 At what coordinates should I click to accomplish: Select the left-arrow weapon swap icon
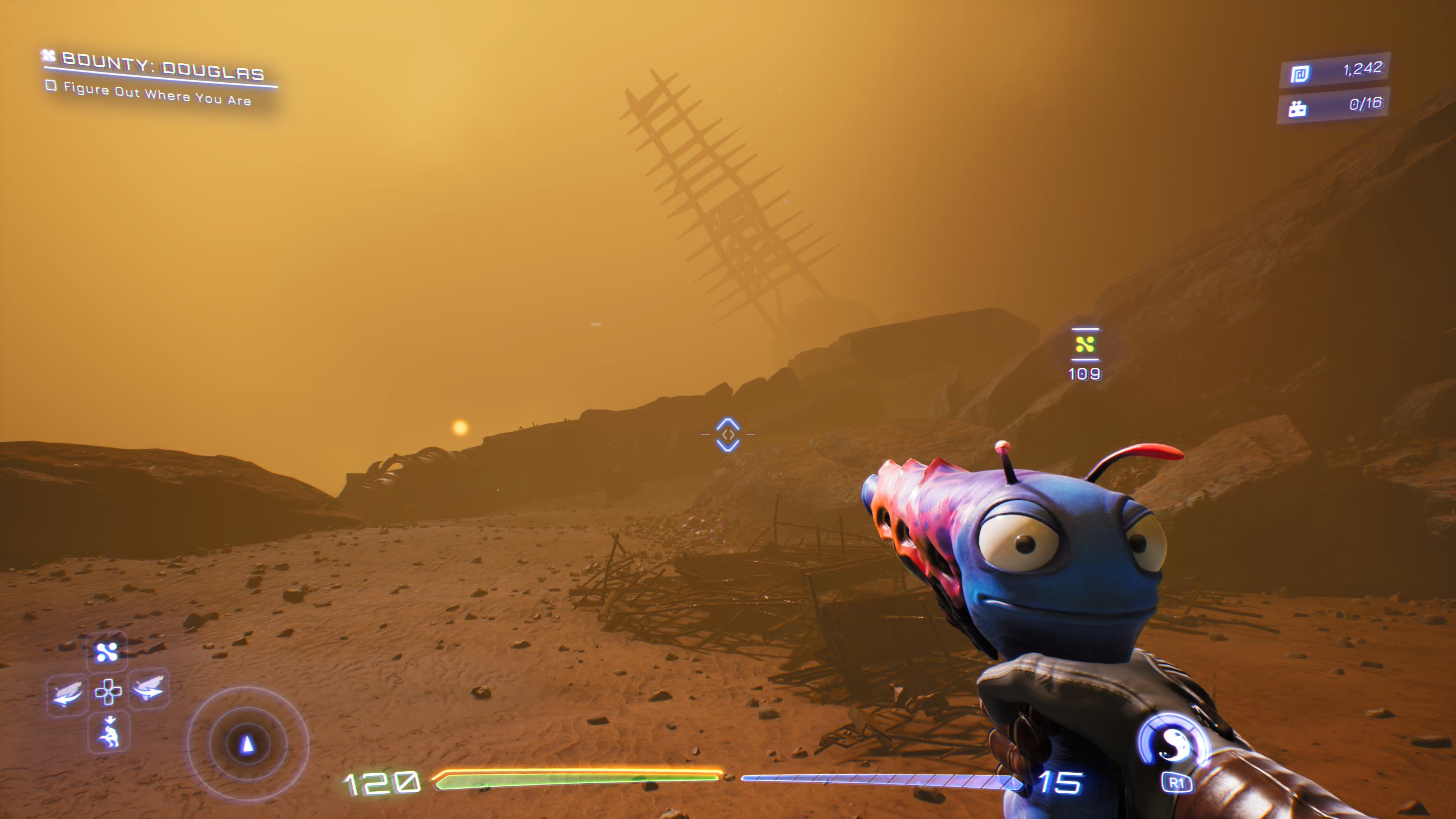pyautogui.click(x=67, y=693)
